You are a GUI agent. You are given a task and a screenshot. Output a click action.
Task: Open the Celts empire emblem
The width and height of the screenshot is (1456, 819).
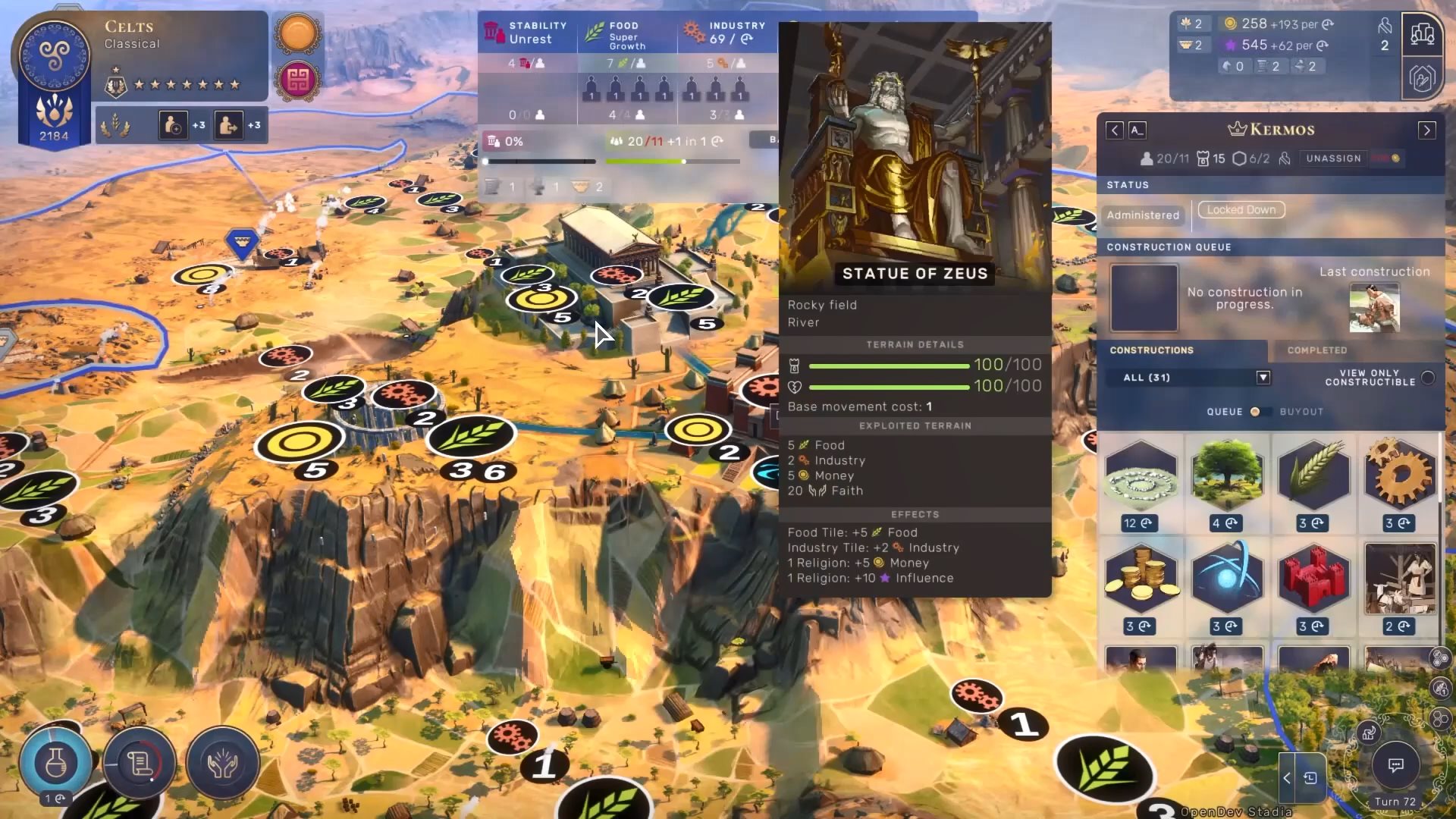coord(54,55)
